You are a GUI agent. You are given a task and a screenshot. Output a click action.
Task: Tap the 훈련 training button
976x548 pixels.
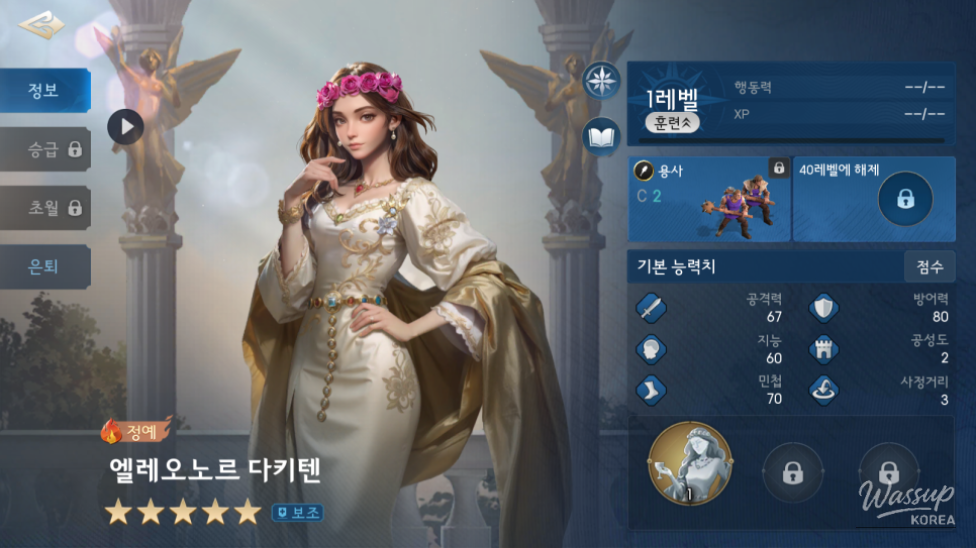click(x=672, y=123)
